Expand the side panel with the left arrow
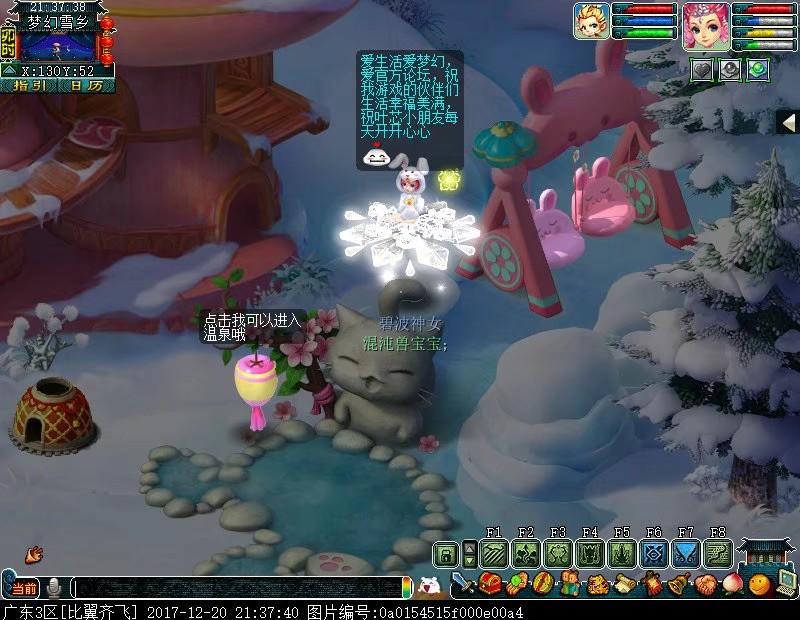800x620 pixels. tap(788, 121)
